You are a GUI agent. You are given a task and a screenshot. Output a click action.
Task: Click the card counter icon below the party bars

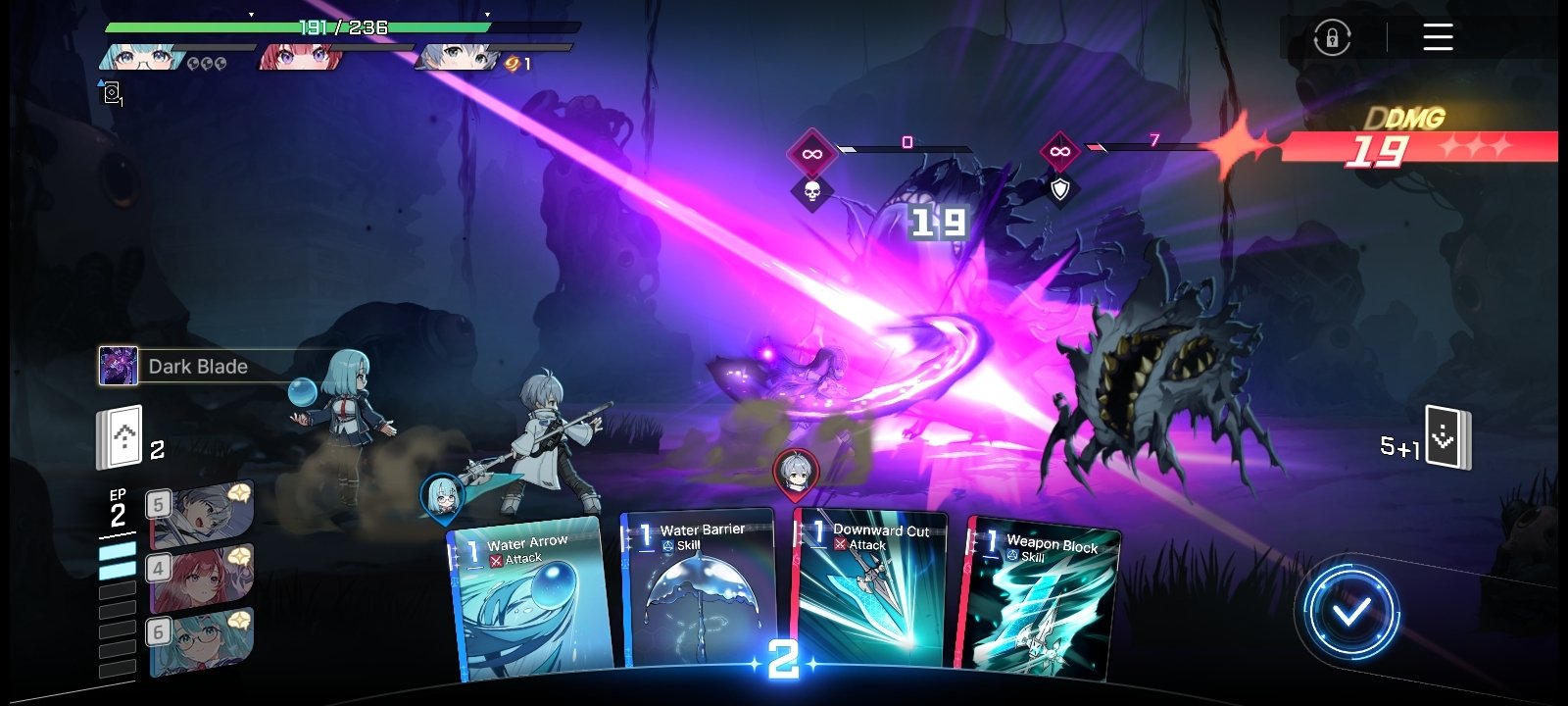113,94
